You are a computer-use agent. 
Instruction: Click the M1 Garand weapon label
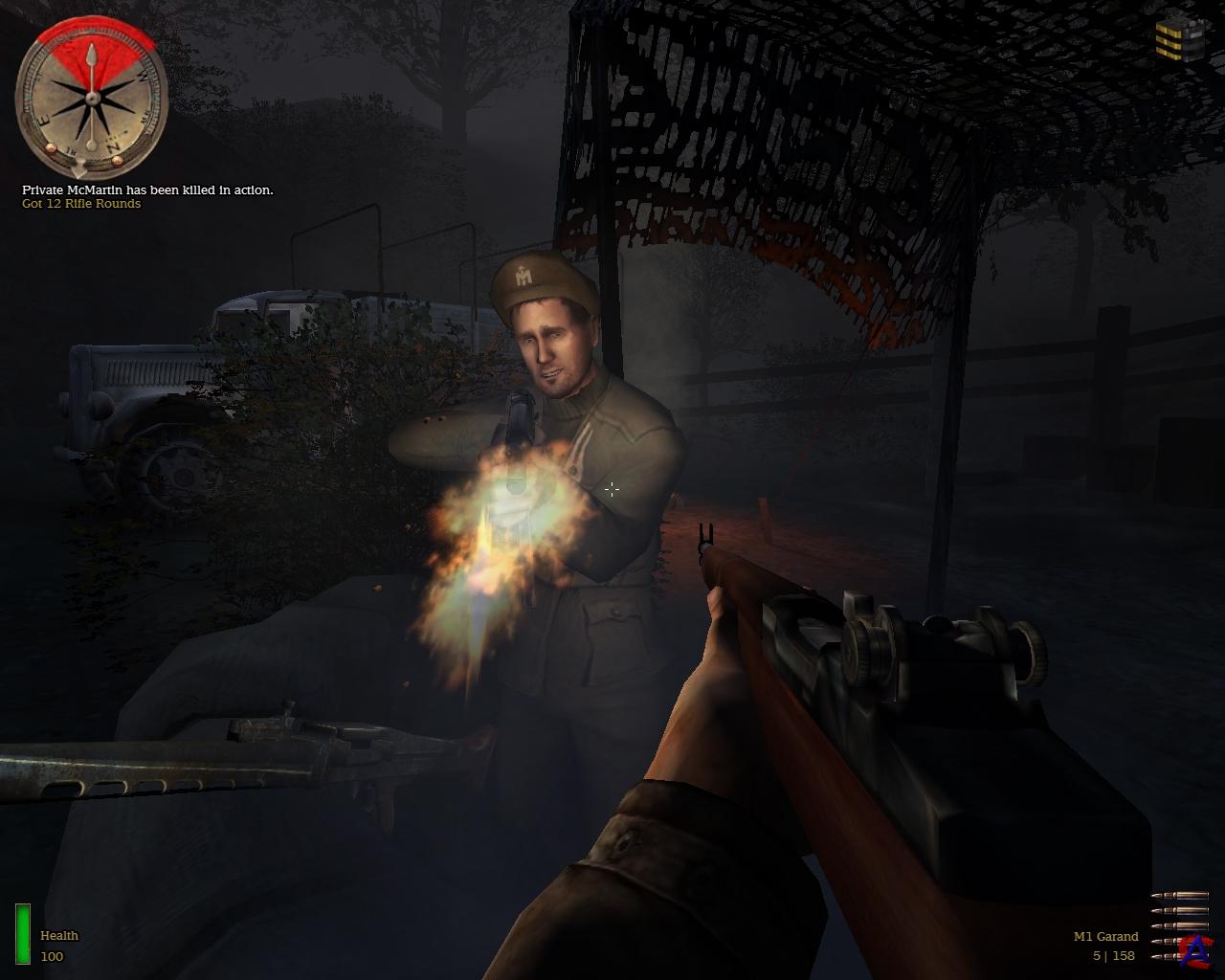pyautogui.click(x=1105, y=936)
